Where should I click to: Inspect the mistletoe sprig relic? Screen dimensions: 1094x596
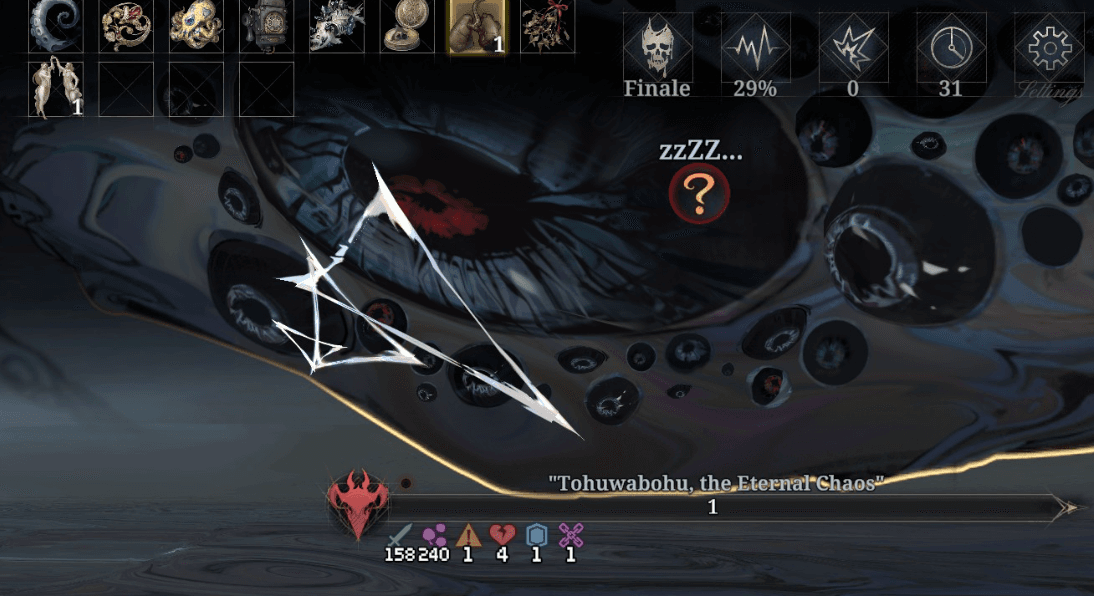click(547, 26)
